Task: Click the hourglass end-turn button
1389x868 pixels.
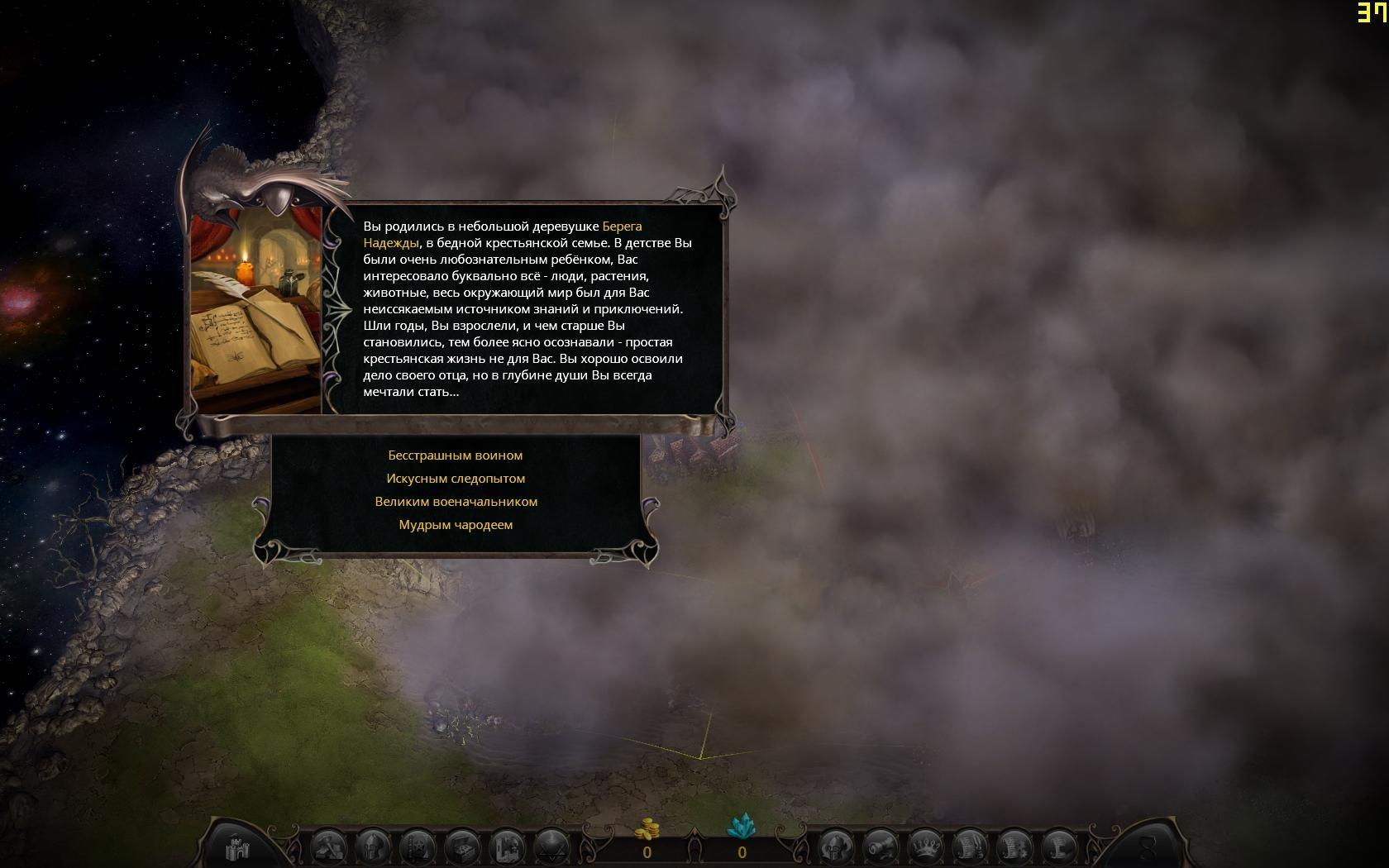Action: [1147, 847]
